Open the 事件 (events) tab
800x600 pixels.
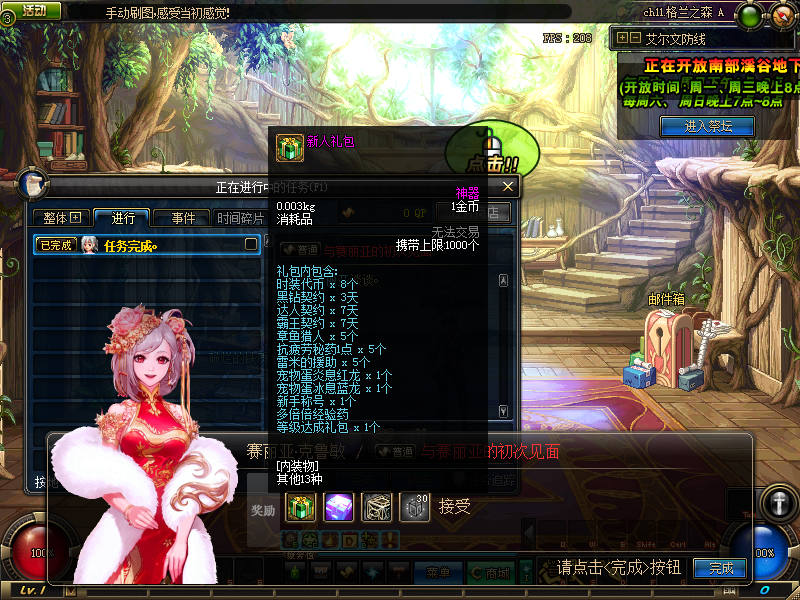(183, 218)
